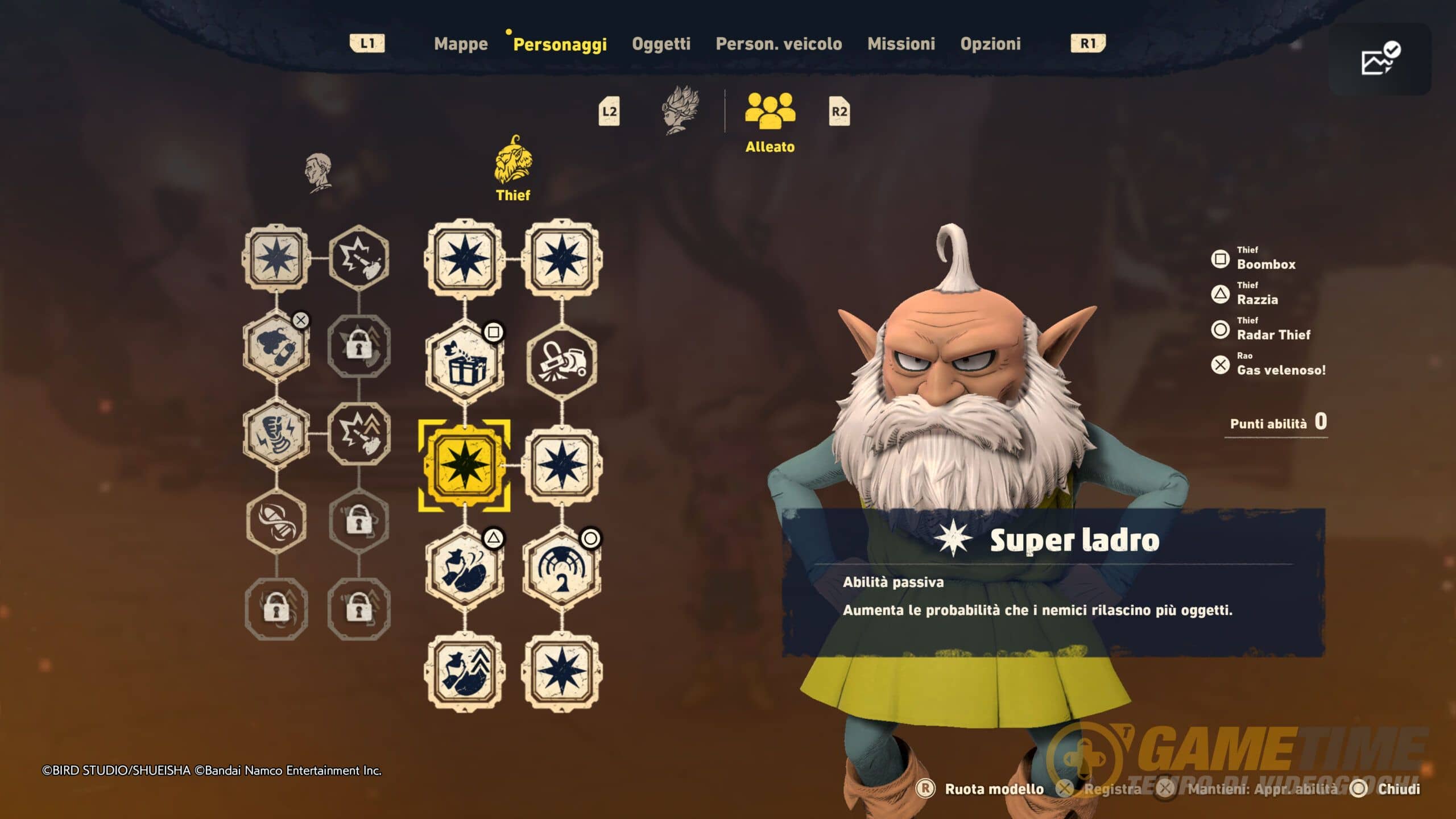Screen dimensions: 1456x819
Task: Open the Missioni tab
Action: pyautogui.click(x=901, y=44)
